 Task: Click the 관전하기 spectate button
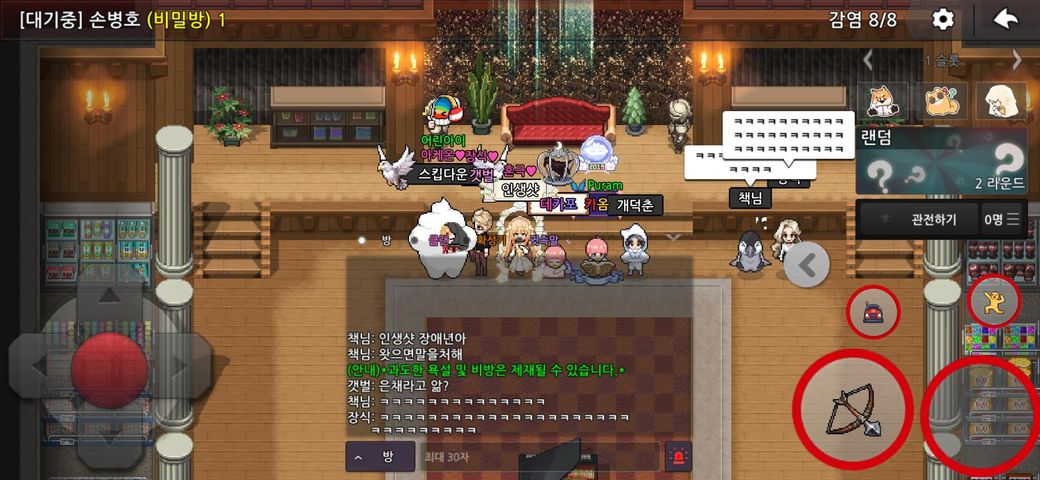click(x=918, y=219)
